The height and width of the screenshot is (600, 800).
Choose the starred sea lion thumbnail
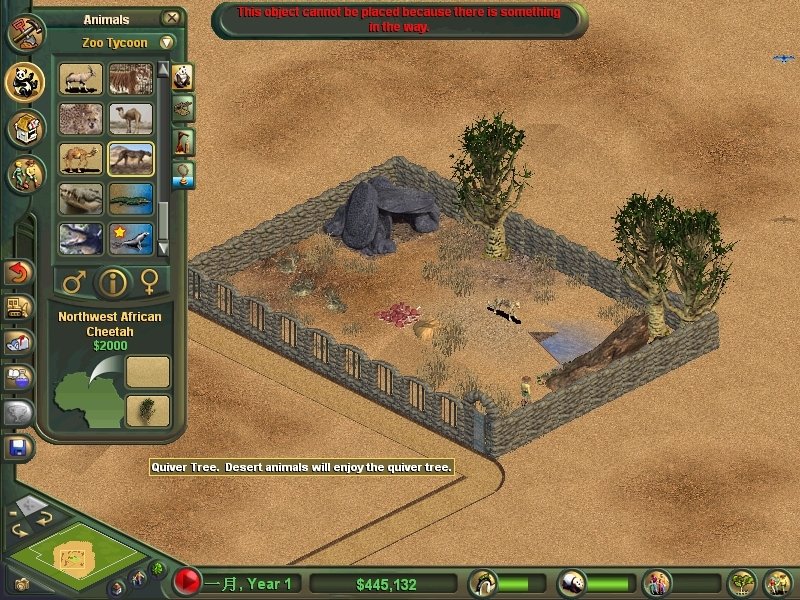(x=131, y=239)
